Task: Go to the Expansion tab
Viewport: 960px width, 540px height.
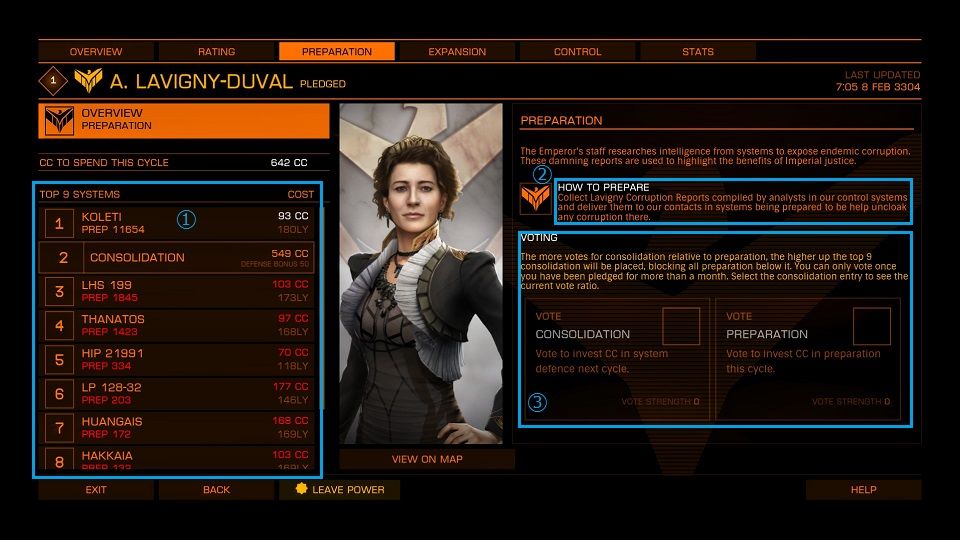Action: tap(457, 51)
